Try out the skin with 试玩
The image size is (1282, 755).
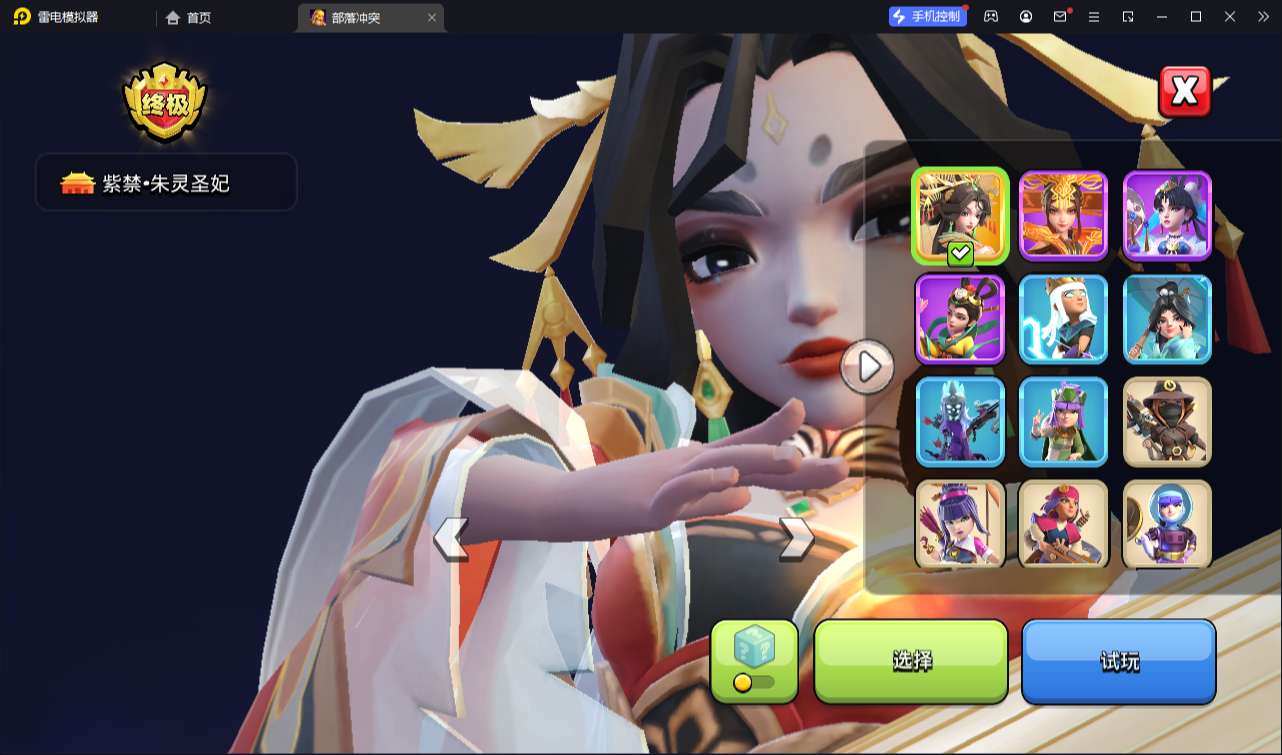[1118, 661]
